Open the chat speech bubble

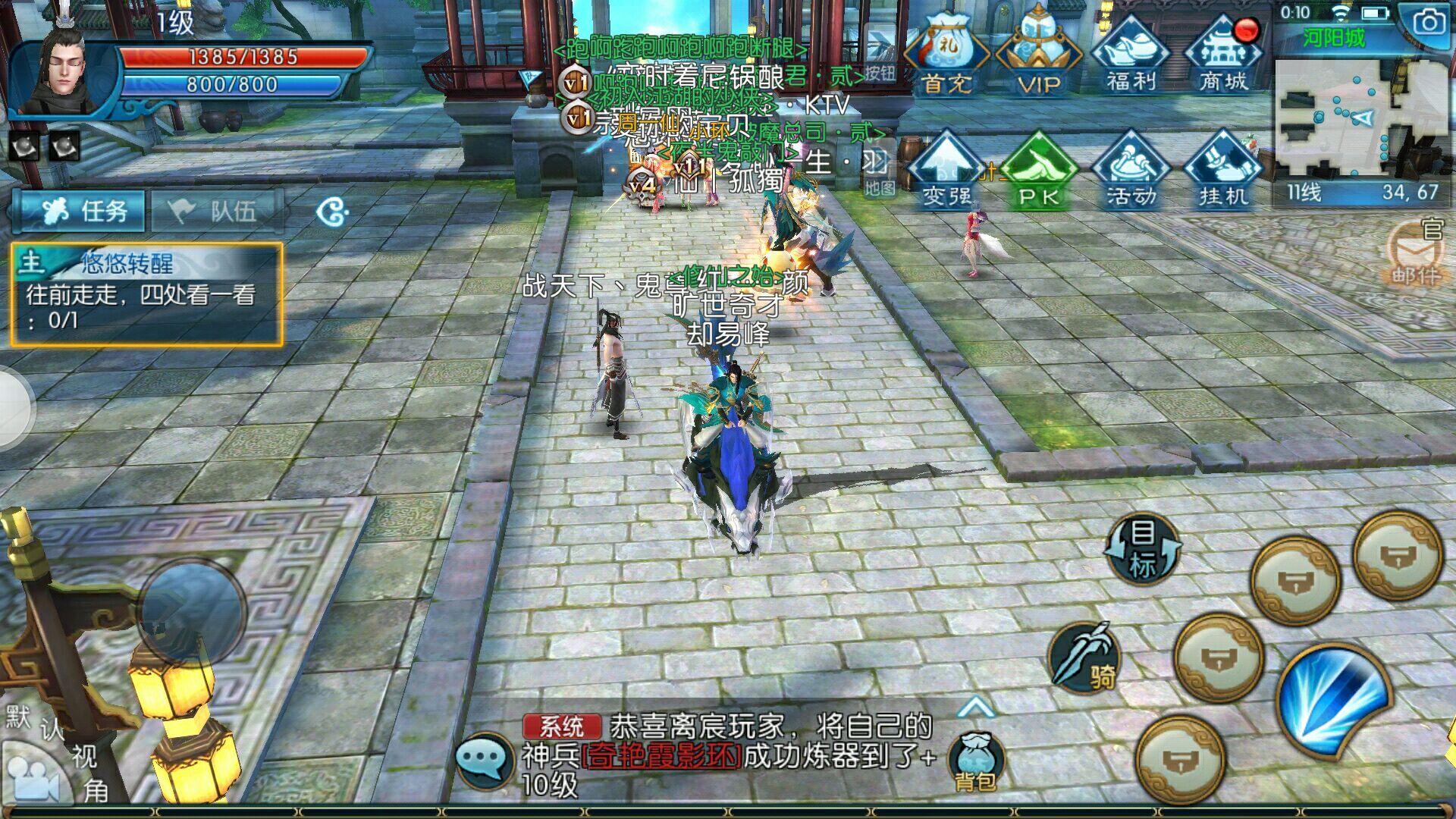(x=484, y=760)
